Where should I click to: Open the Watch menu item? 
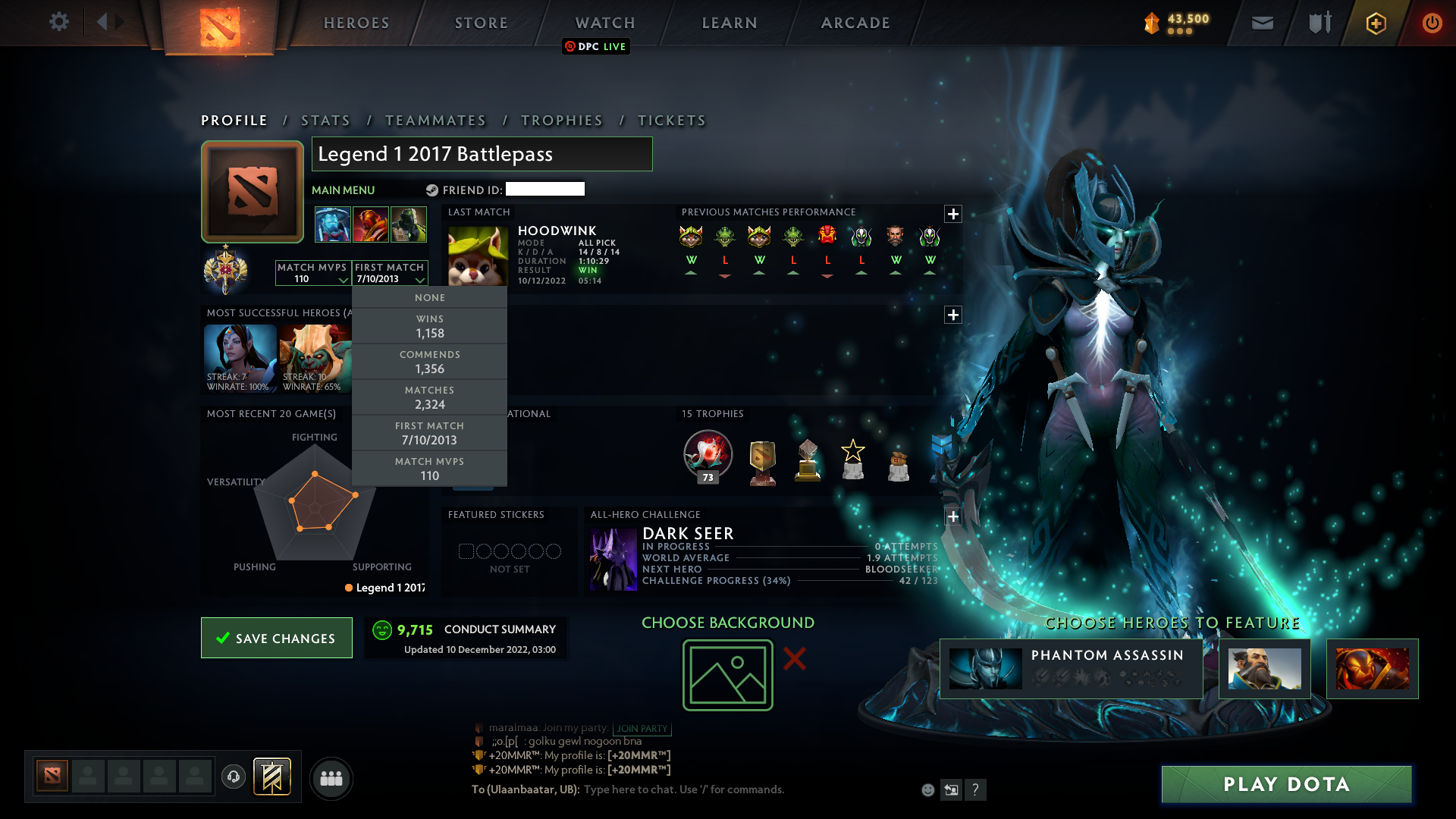point(604,23)
